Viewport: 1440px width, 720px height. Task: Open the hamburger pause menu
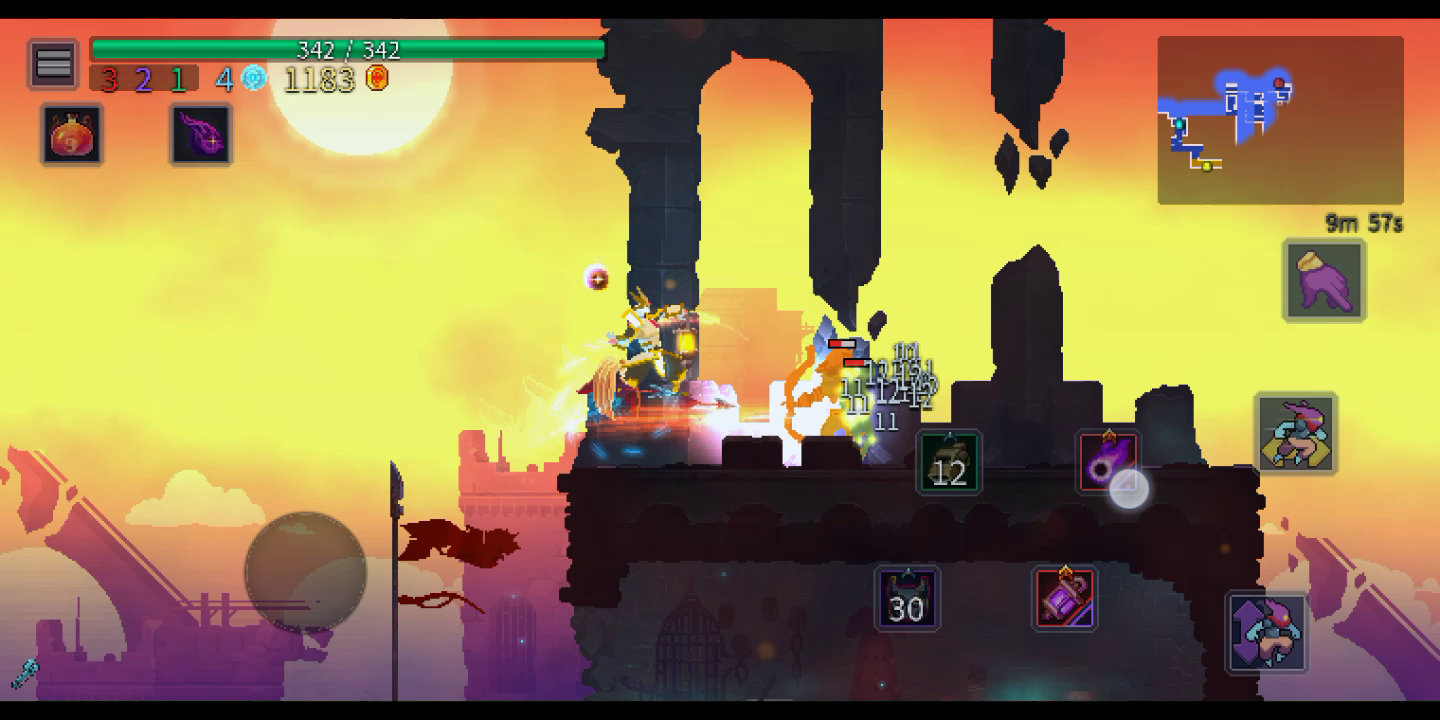click(53, 65)
